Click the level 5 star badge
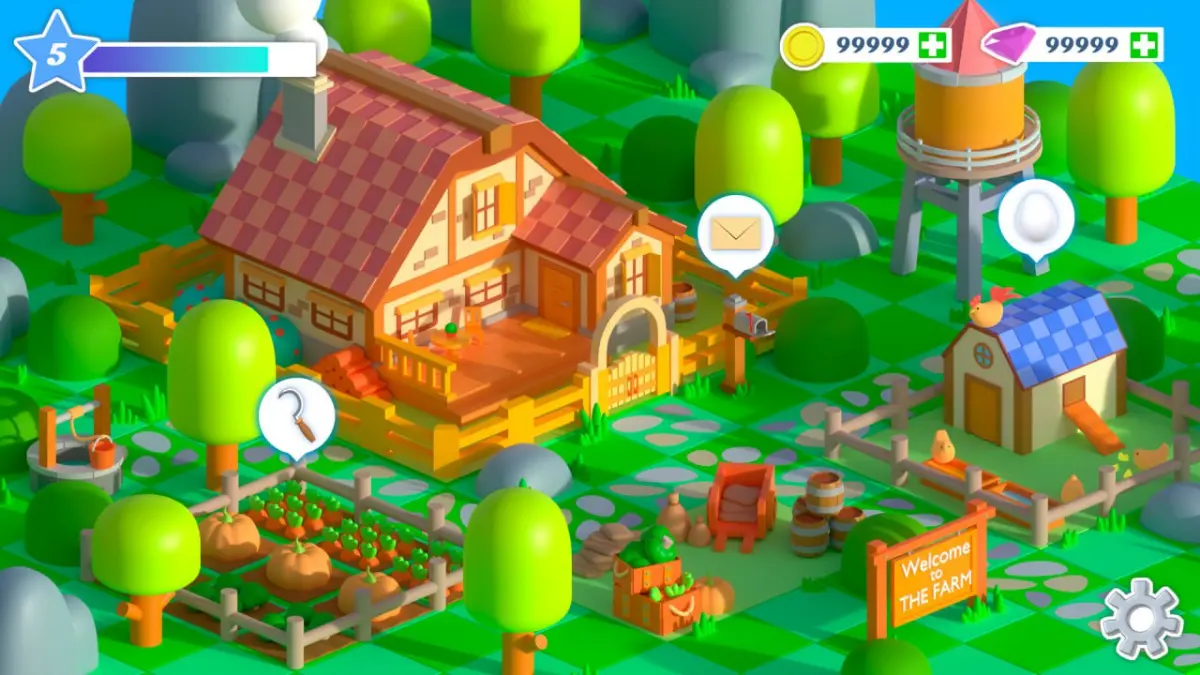The image size is (1200, 675). coord(56,52)
